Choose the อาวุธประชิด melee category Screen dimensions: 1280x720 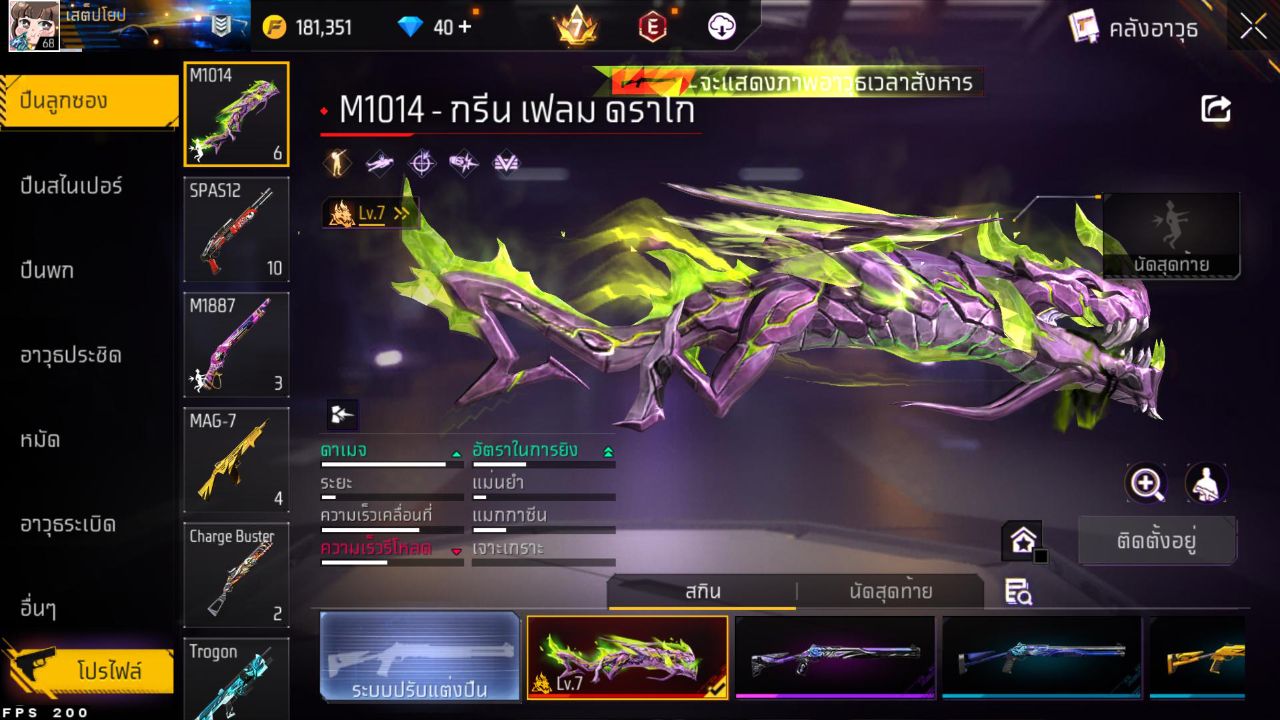pyautogui.click(x=72, y=355)
